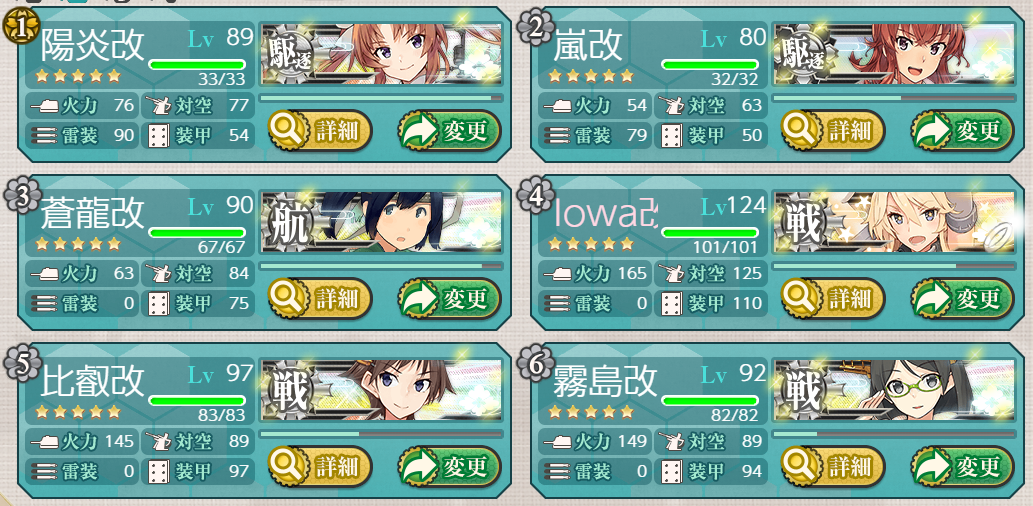1033x506 pixels.
Task: Open 詳細 details for 陽炎改
Action: (x=319, y=130)
